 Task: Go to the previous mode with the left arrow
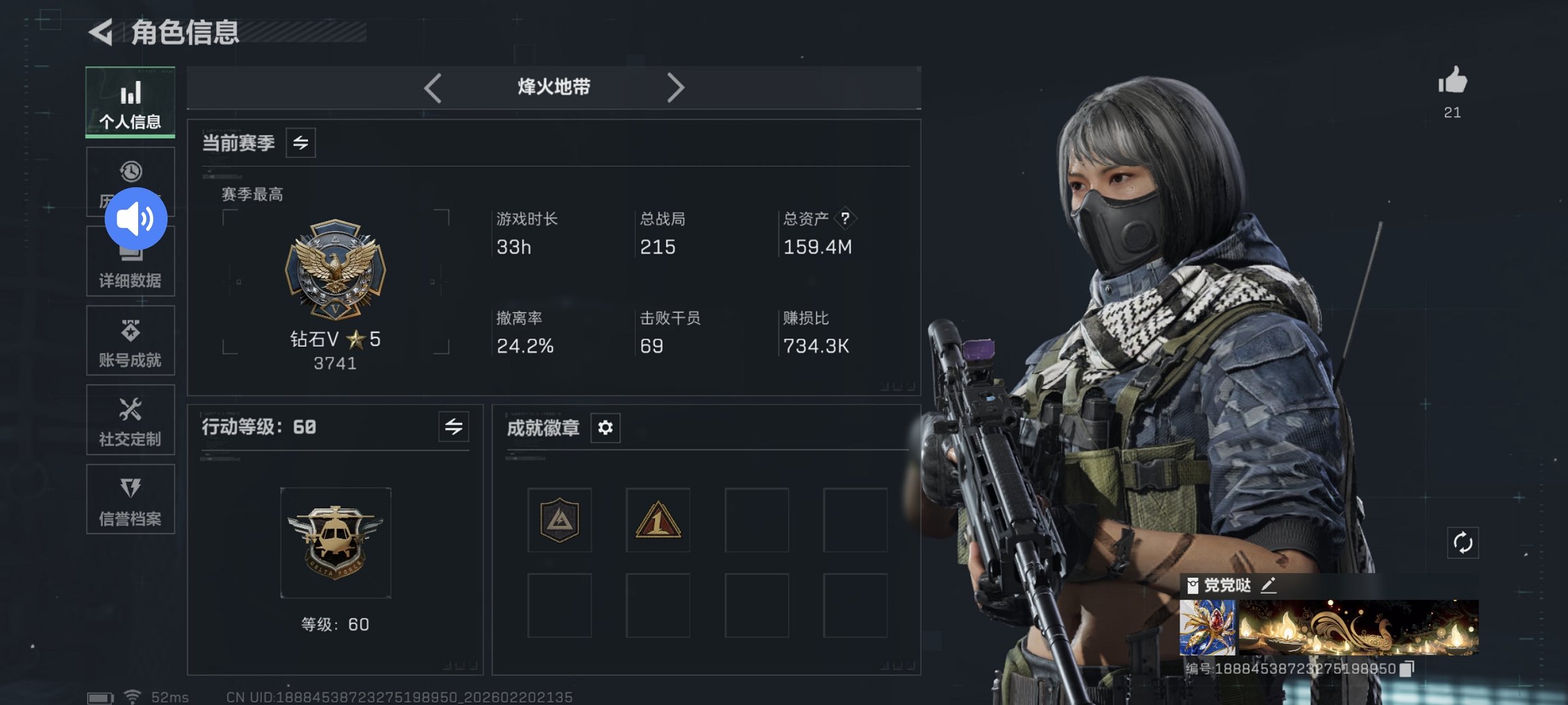pos(433,88)
